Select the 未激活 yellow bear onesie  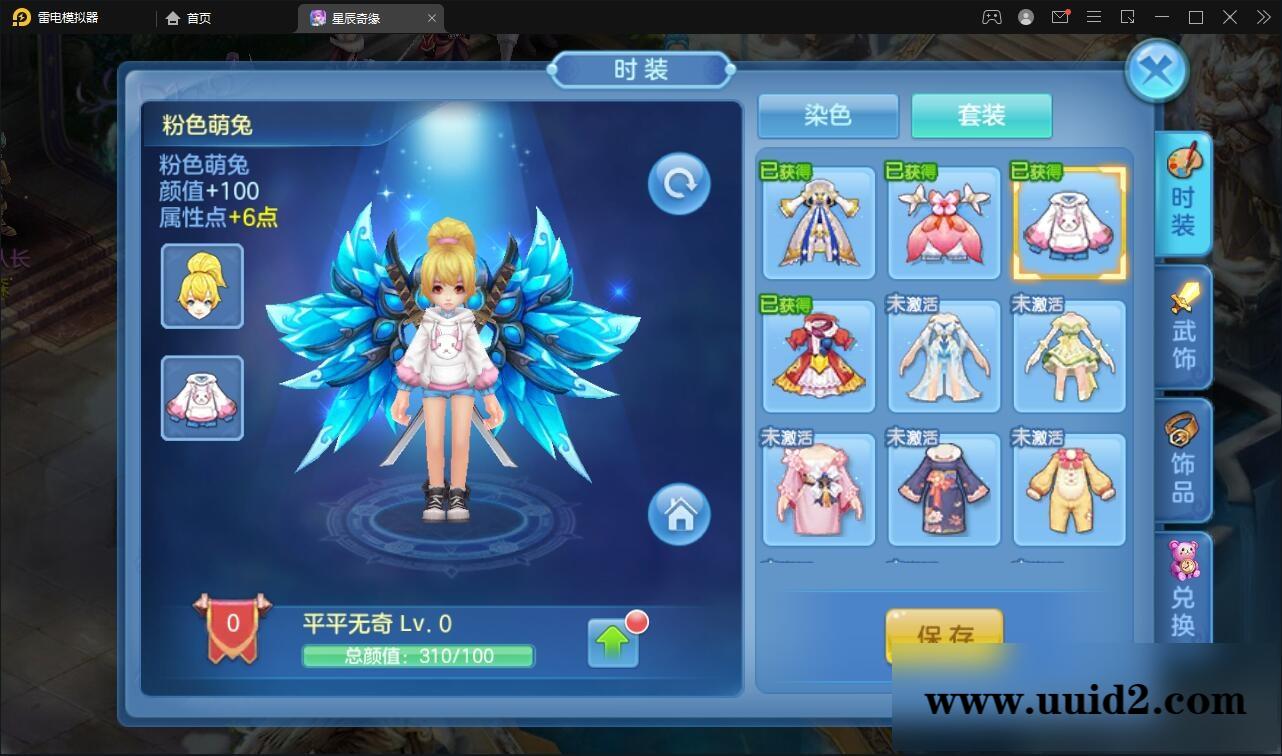(x=1068, y=489)
